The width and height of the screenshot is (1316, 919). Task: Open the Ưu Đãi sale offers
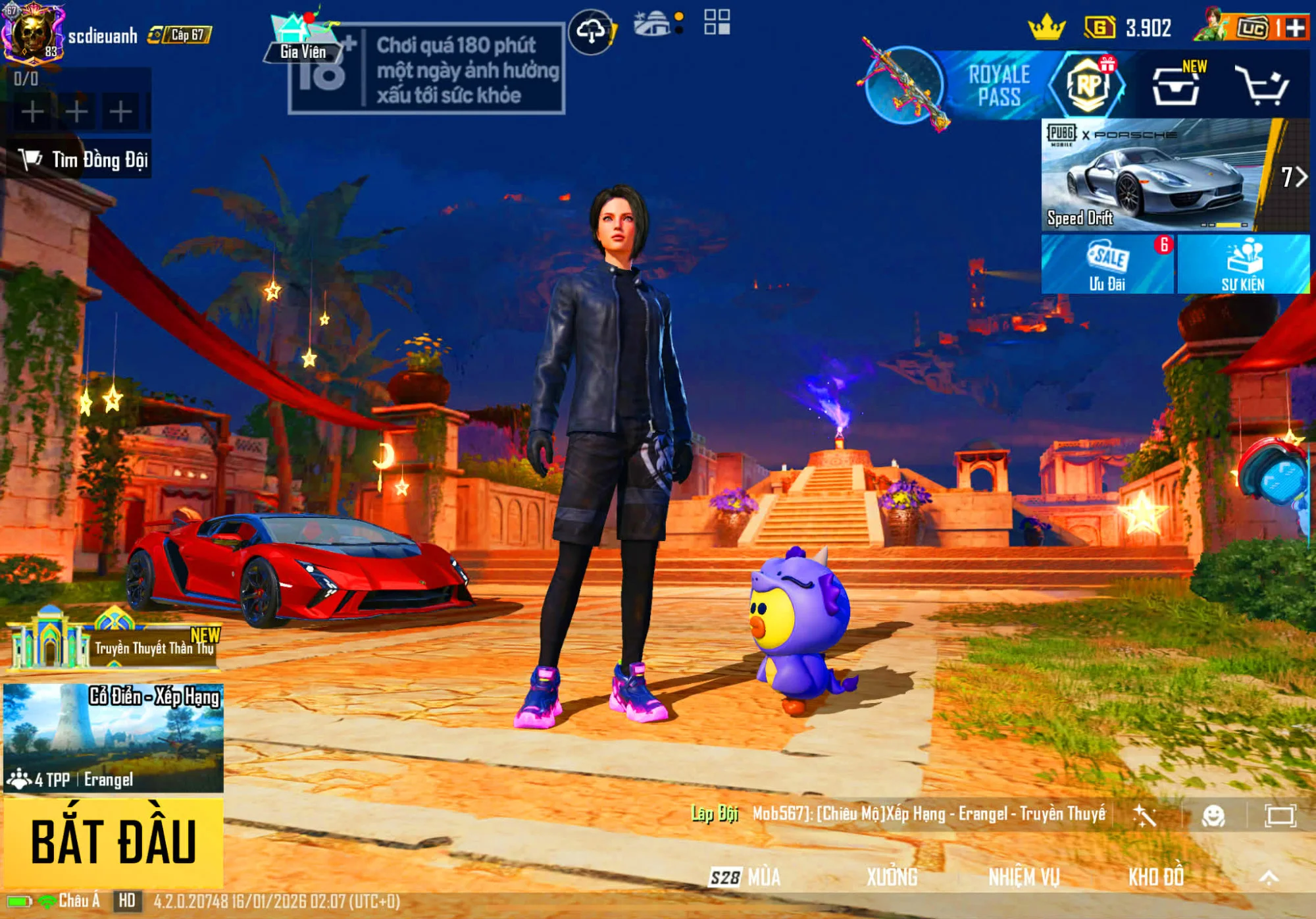(x=1107, y=265)
